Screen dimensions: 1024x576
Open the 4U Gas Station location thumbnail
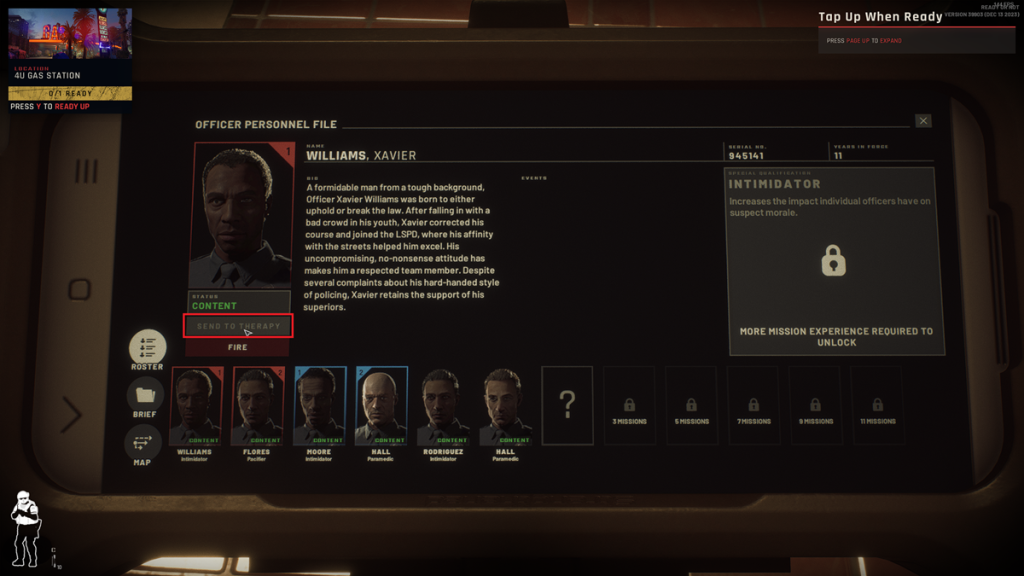click(x=70, y=37)
